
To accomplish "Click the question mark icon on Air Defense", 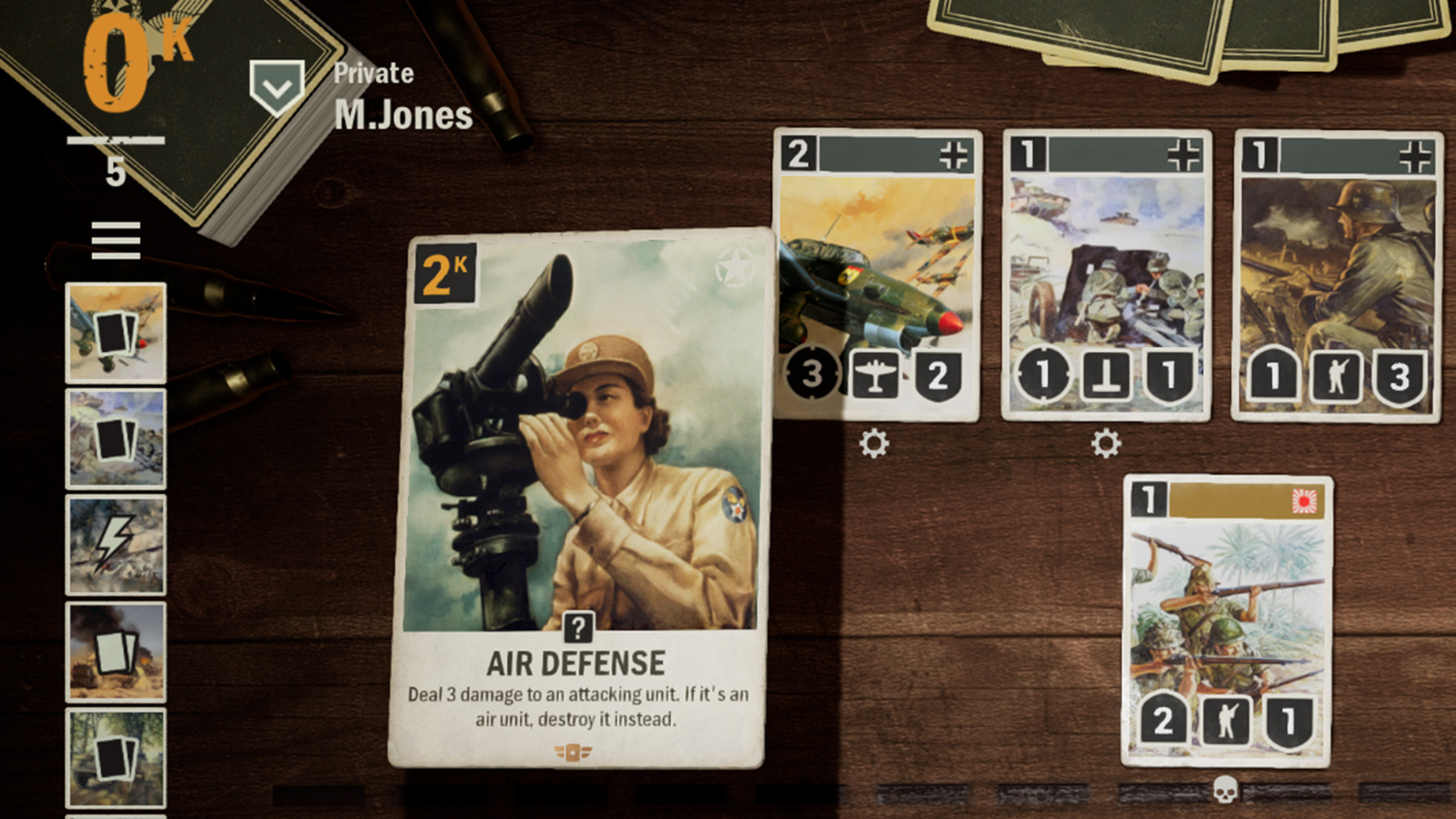I will pos(579,626).
